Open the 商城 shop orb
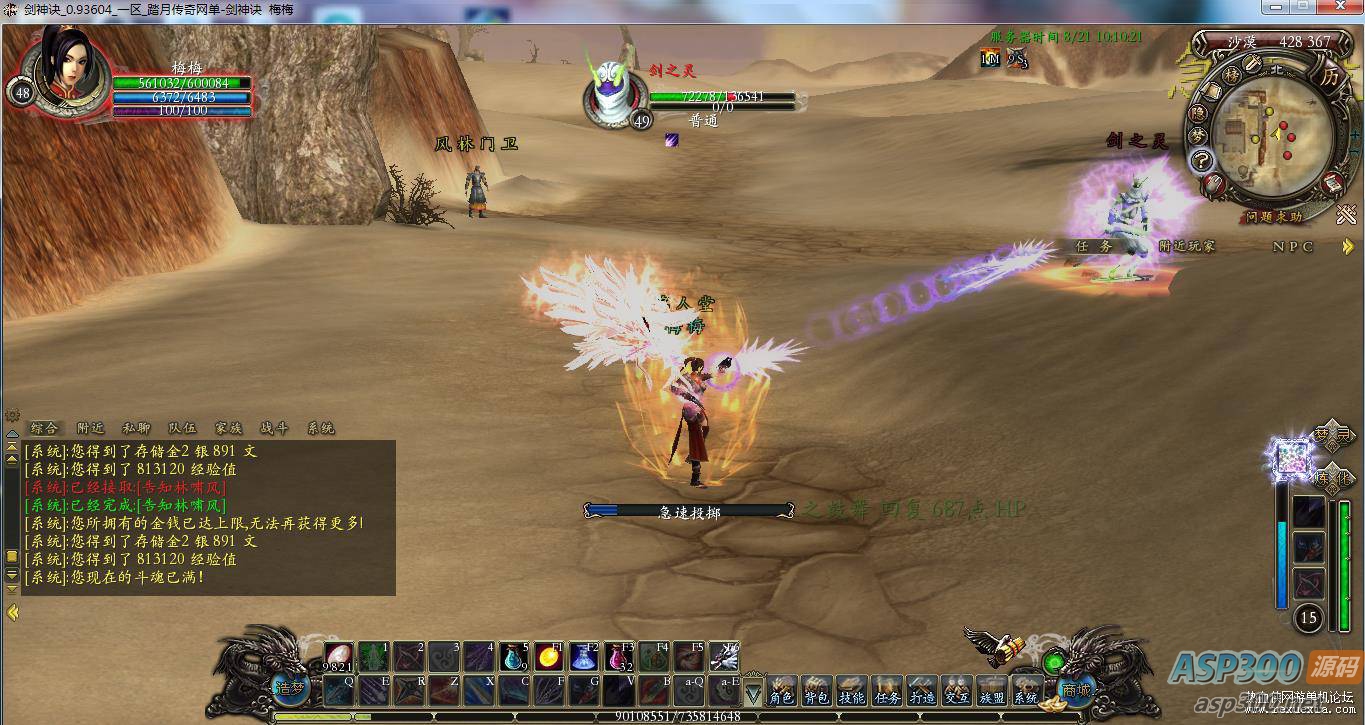The image size is (1365, 725). click(x=1076, y=689)
